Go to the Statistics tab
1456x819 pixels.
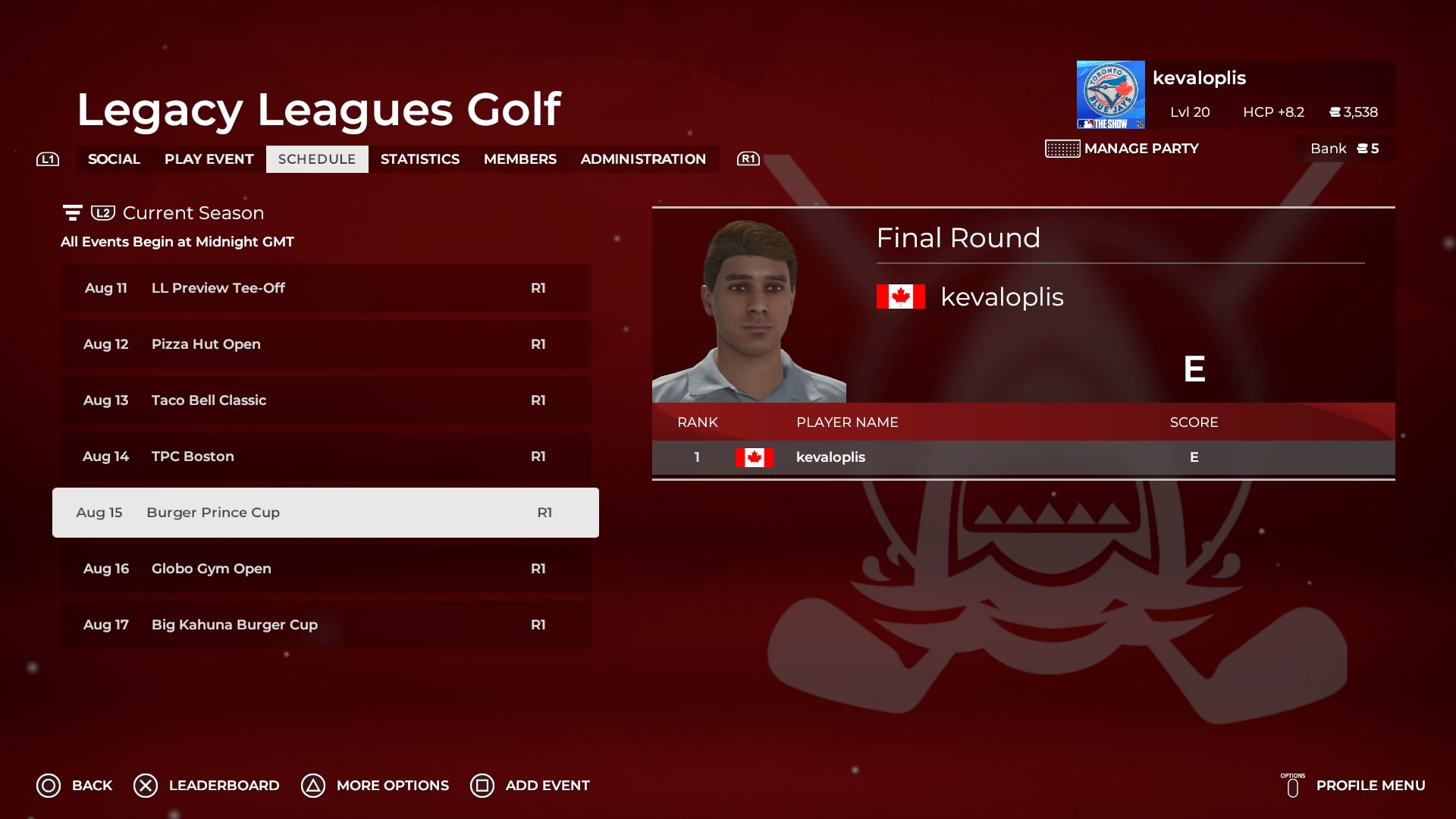(419, 159)
